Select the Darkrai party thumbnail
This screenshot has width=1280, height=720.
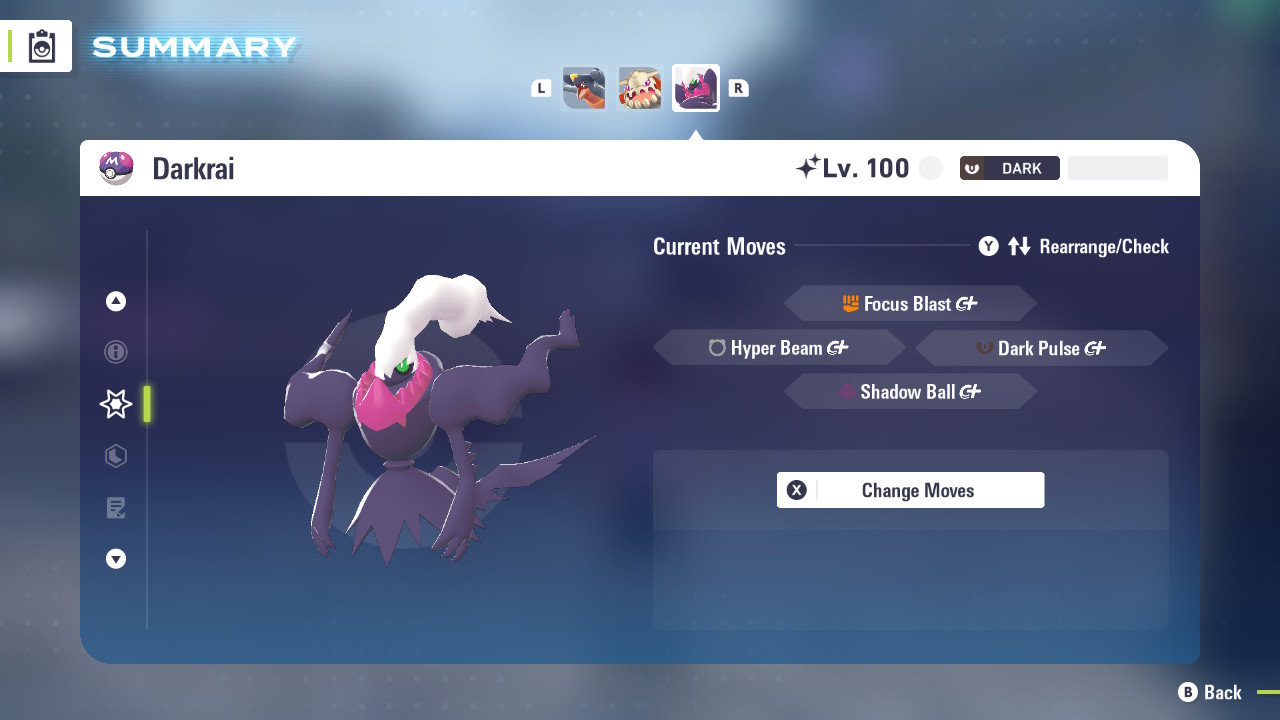click(x=695, y=87)
